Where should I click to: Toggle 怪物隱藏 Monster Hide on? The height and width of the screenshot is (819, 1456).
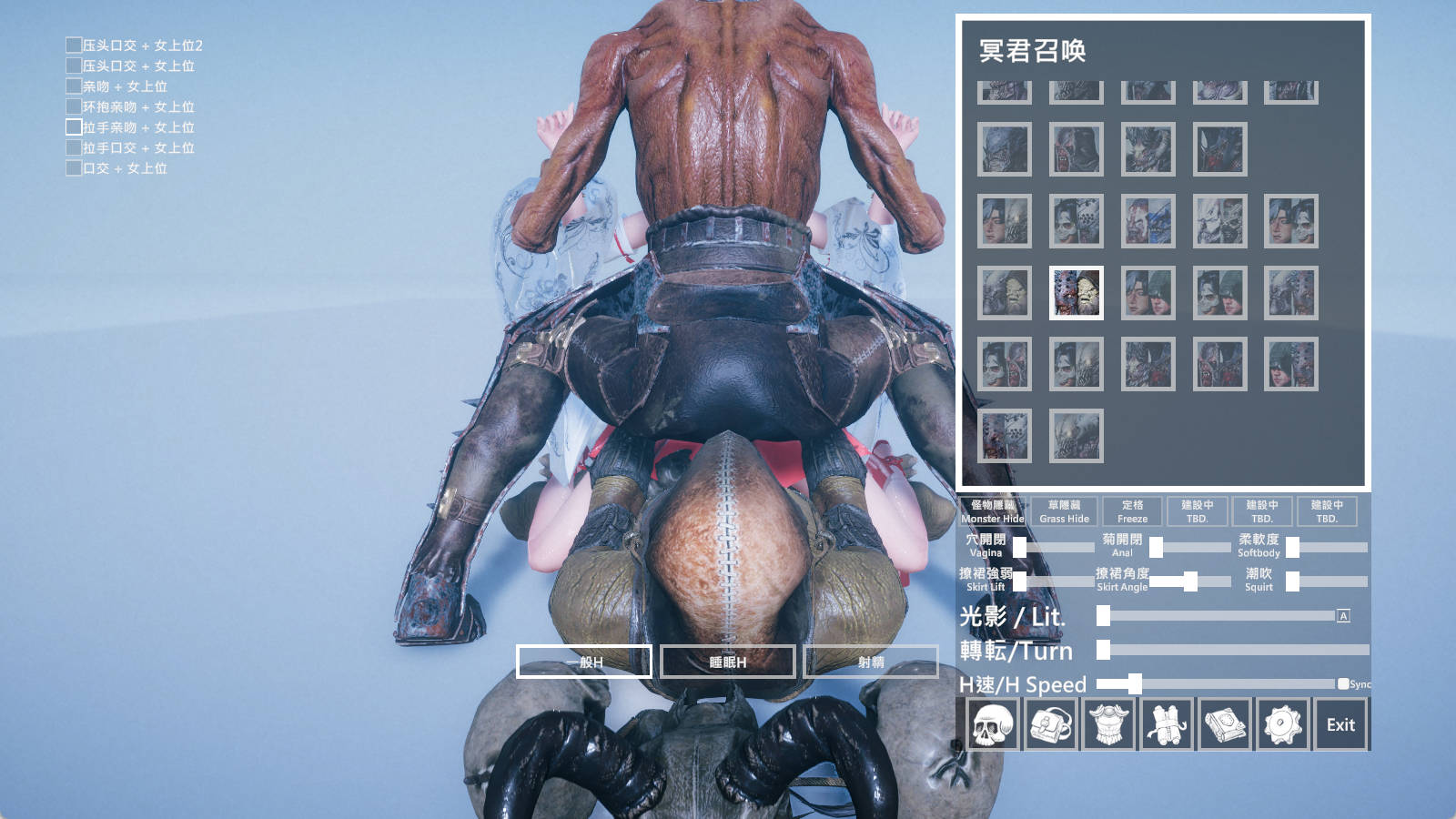point(992,511)
